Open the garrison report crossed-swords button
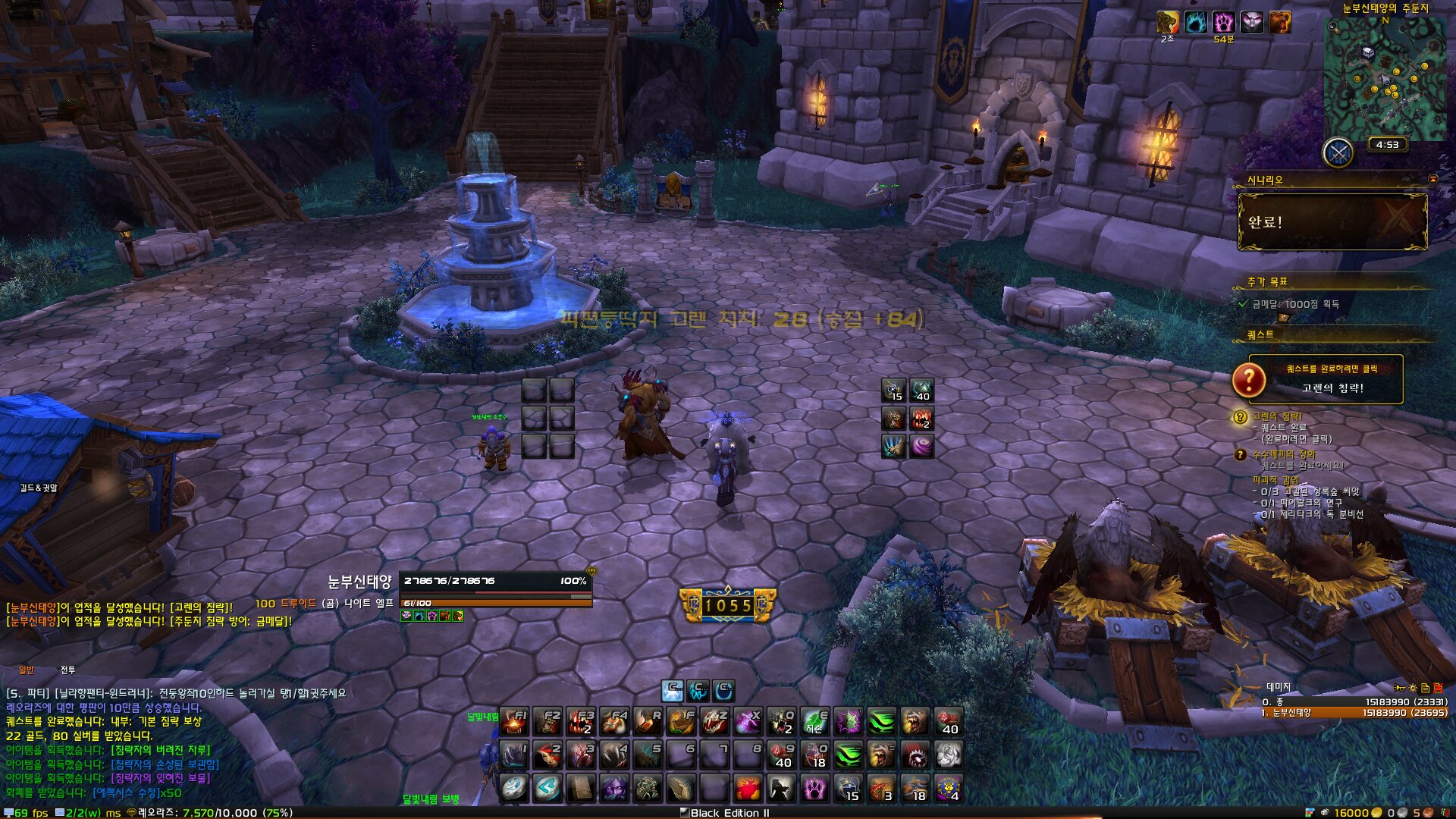Screen dimensions: 1456x819 pos(1338,153)
